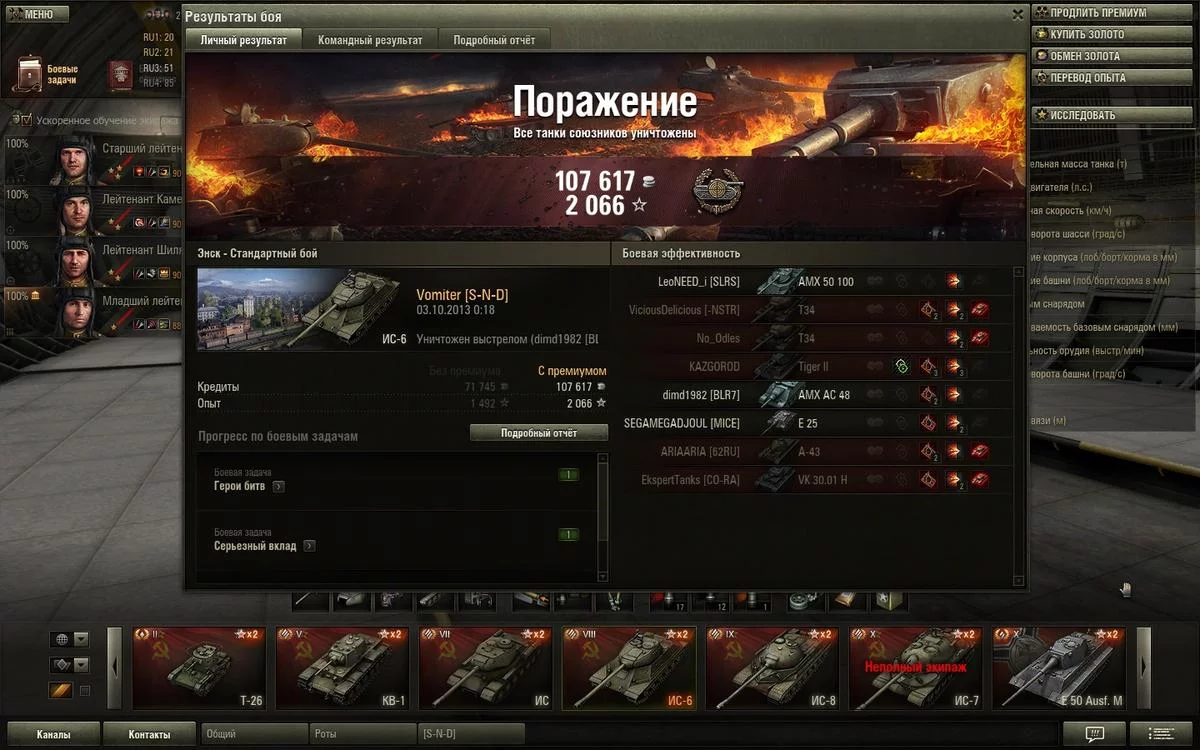
Task: Click the Подробный отчёт button
Action: pyautogui.click(x=539, y=433)
